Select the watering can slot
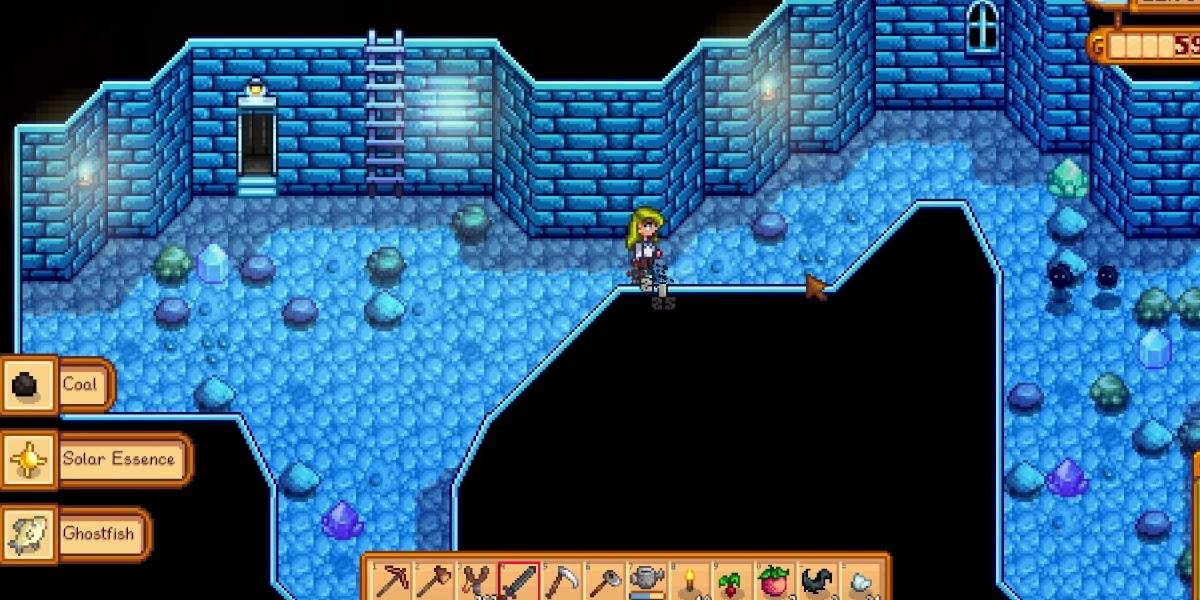 coord(647,581)
